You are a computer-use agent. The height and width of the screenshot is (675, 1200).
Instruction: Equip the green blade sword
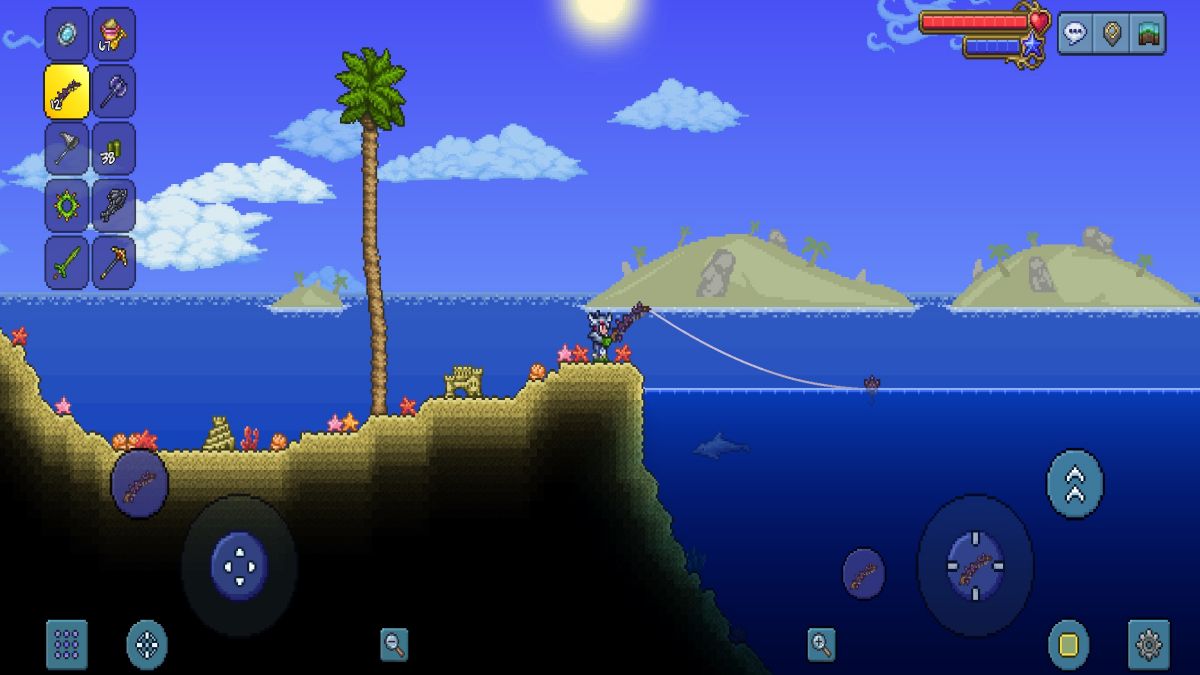[67, 263]
